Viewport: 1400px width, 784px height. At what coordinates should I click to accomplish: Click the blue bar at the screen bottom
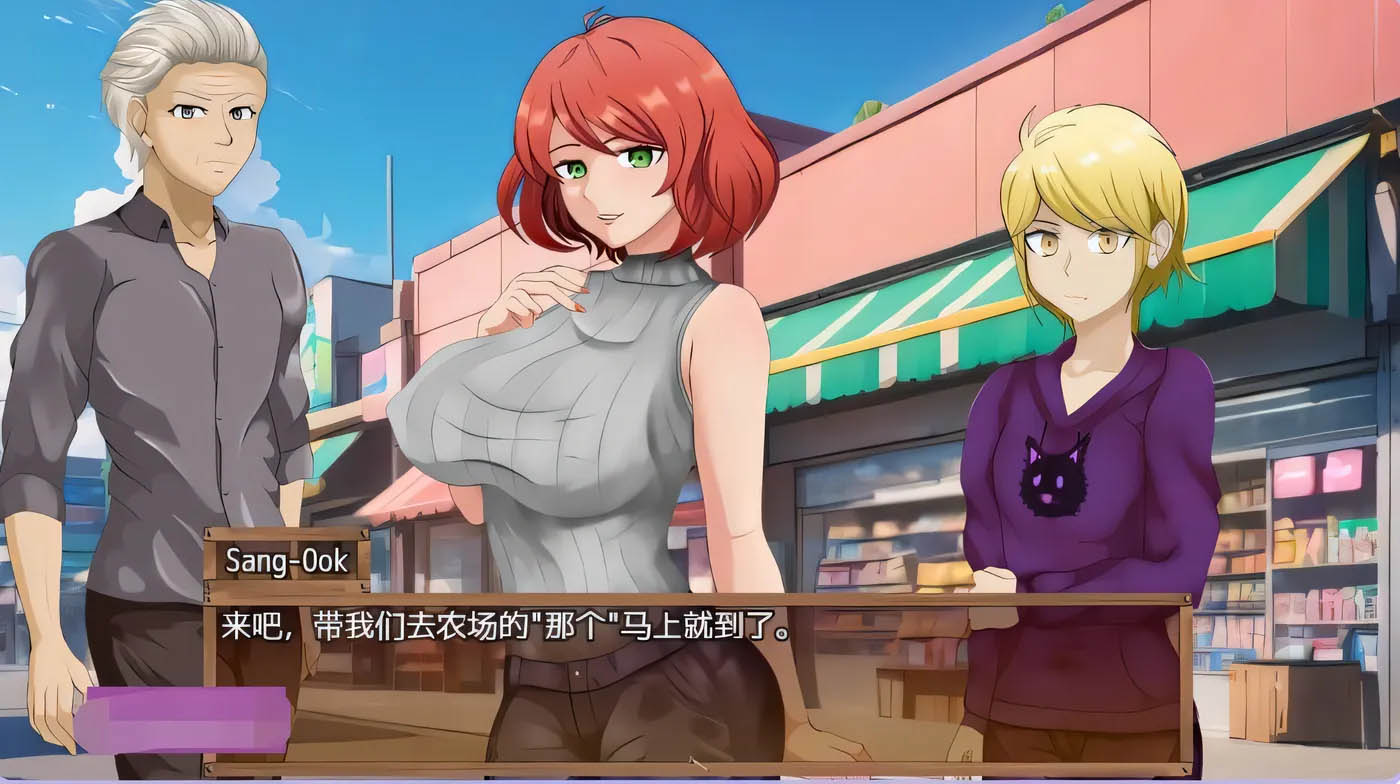click(x=700, y=780)
